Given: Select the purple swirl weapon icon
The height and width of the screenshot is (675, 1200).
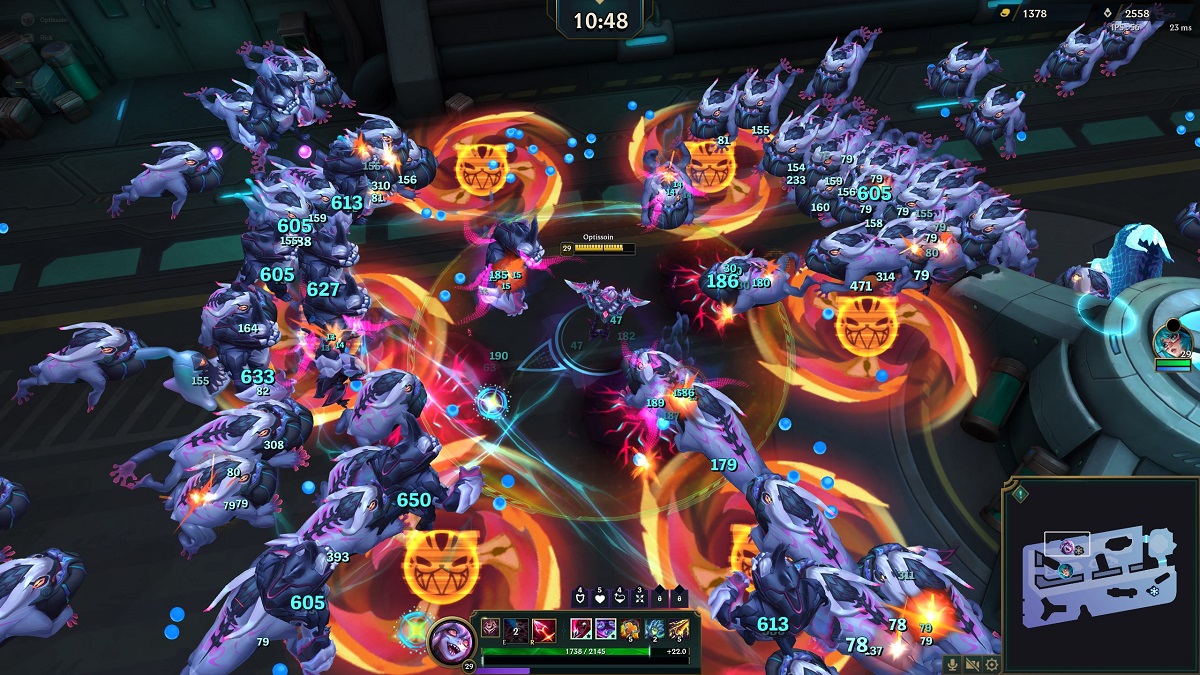Looking at the screenshot, I should coord(605,628).
